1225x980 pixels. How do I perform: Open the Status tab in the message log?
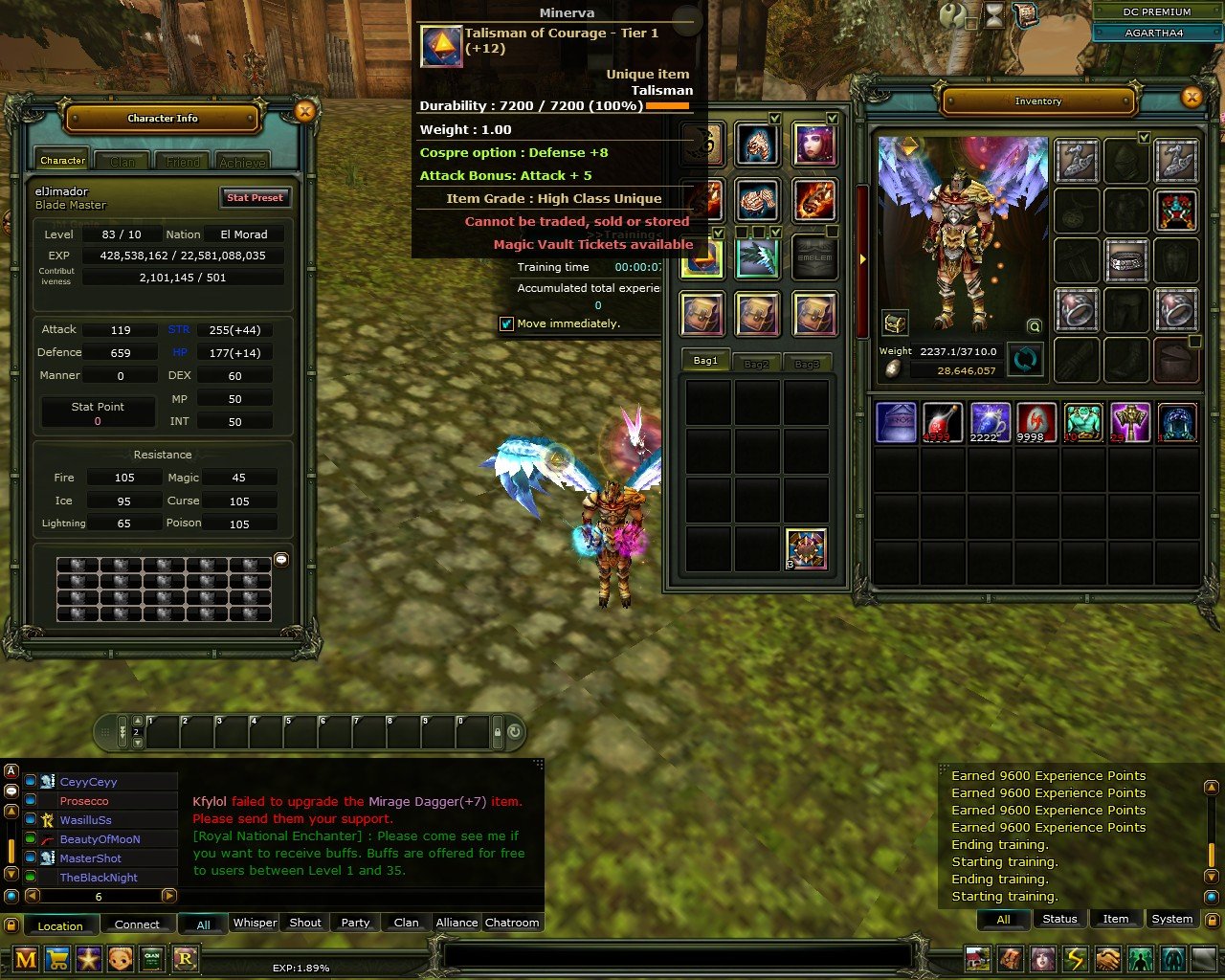1059,919
